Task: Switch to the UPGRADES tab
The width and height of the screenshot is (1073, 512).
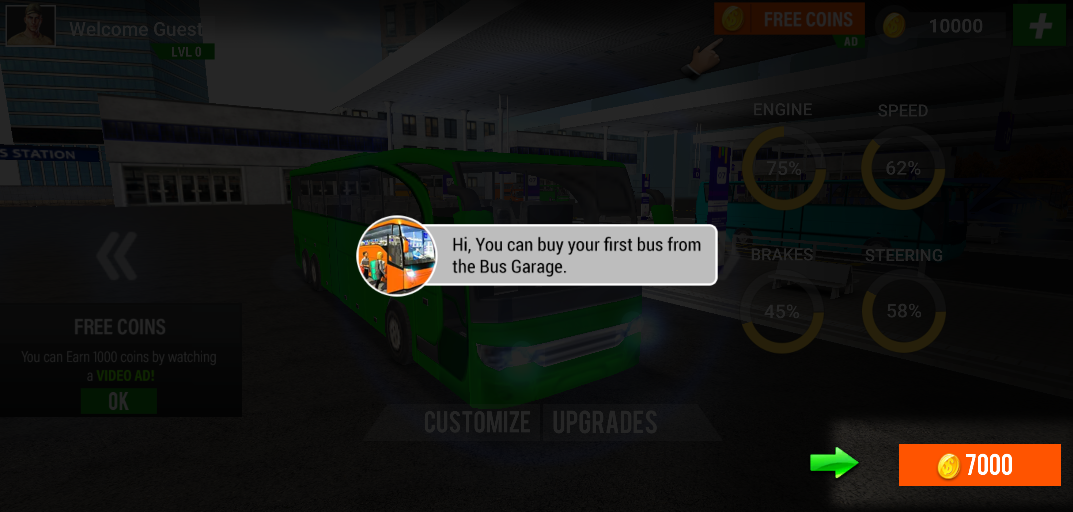Action: pyautogui.click(x=605, y=422)
